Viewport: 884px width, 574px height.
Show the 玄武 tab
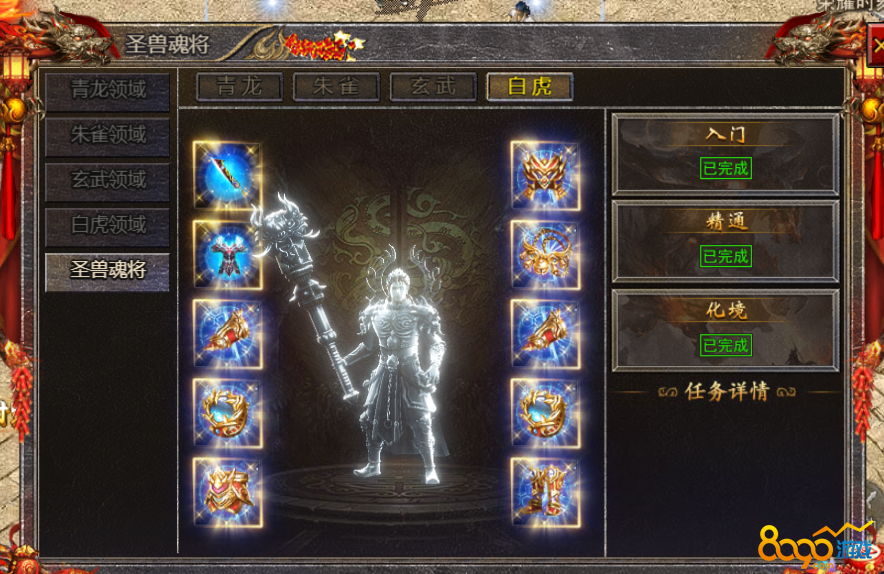(x=433, y=86)
